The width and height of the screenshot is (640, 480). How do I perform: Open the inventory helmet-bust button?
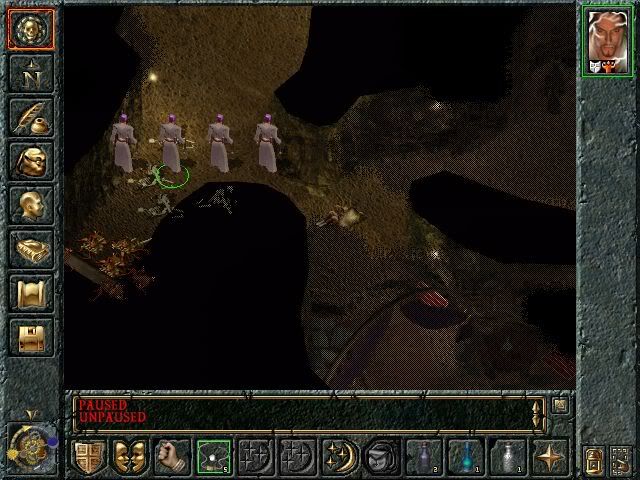[x=30, y=161]
